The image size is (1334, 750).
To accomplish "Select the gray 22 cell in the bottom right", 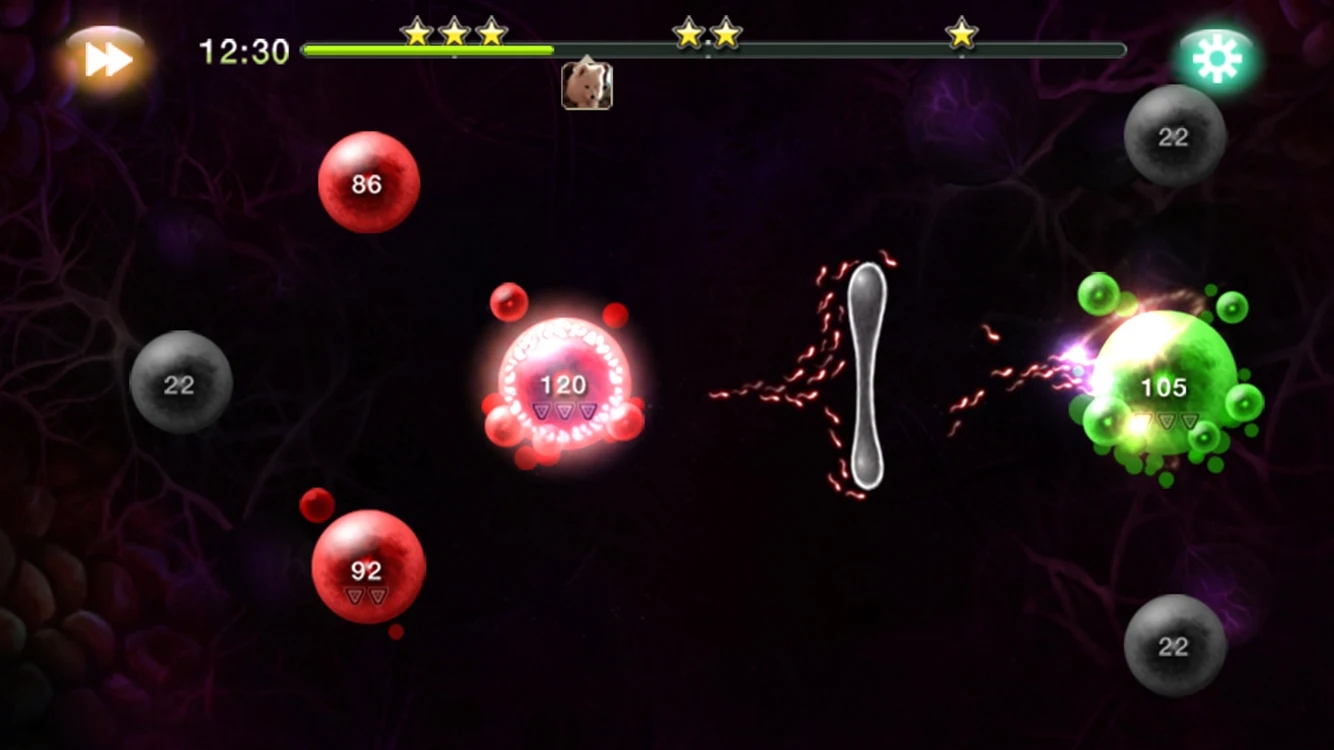I will click(x=1174, y=645).
